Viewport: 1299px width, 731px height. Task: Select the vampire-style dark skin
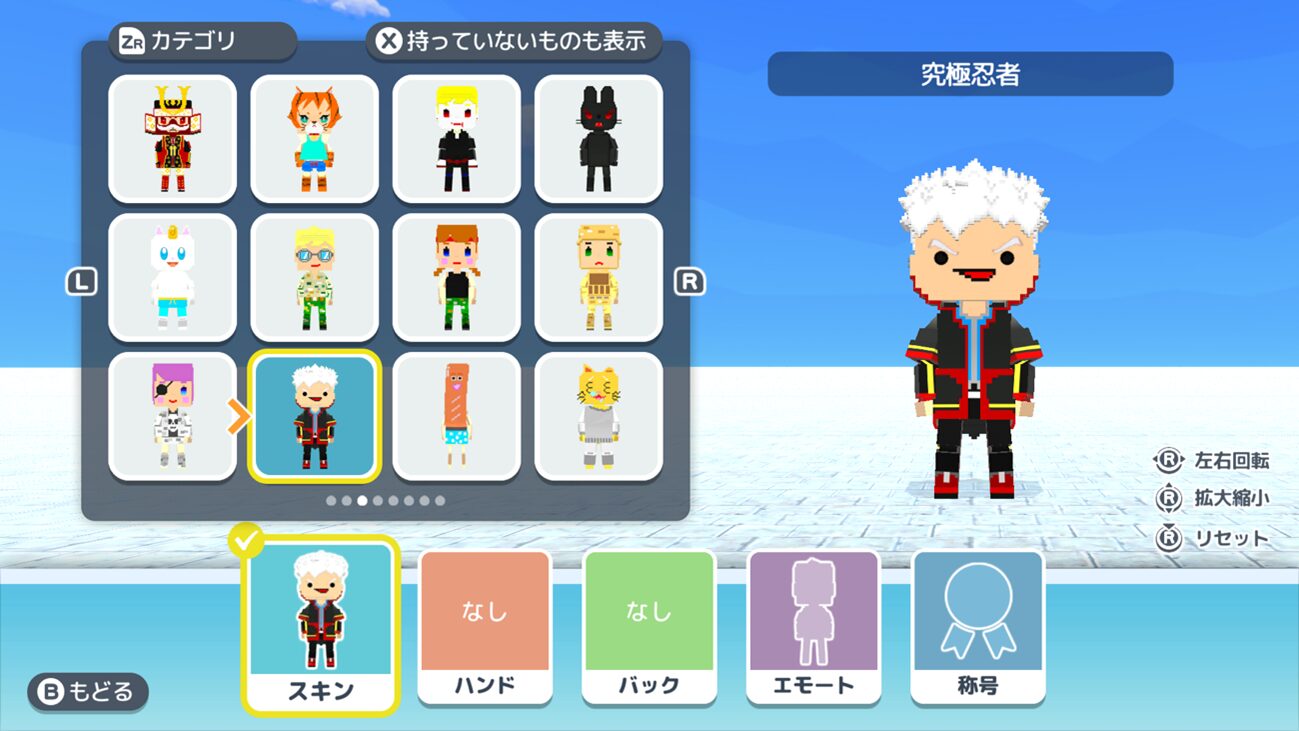click(456, 140)
